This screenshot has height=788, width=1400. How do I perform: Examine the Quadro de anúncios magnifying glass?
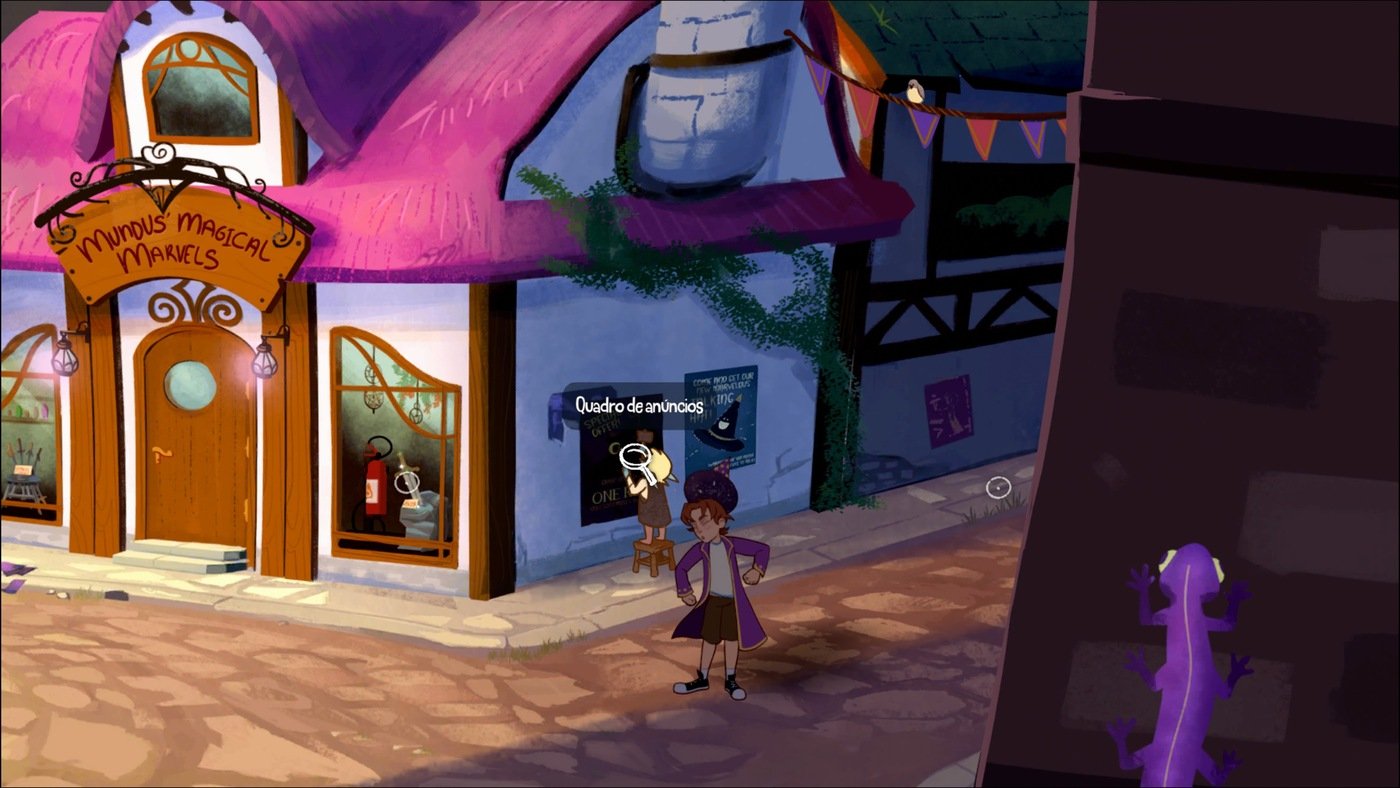[634, 458]
